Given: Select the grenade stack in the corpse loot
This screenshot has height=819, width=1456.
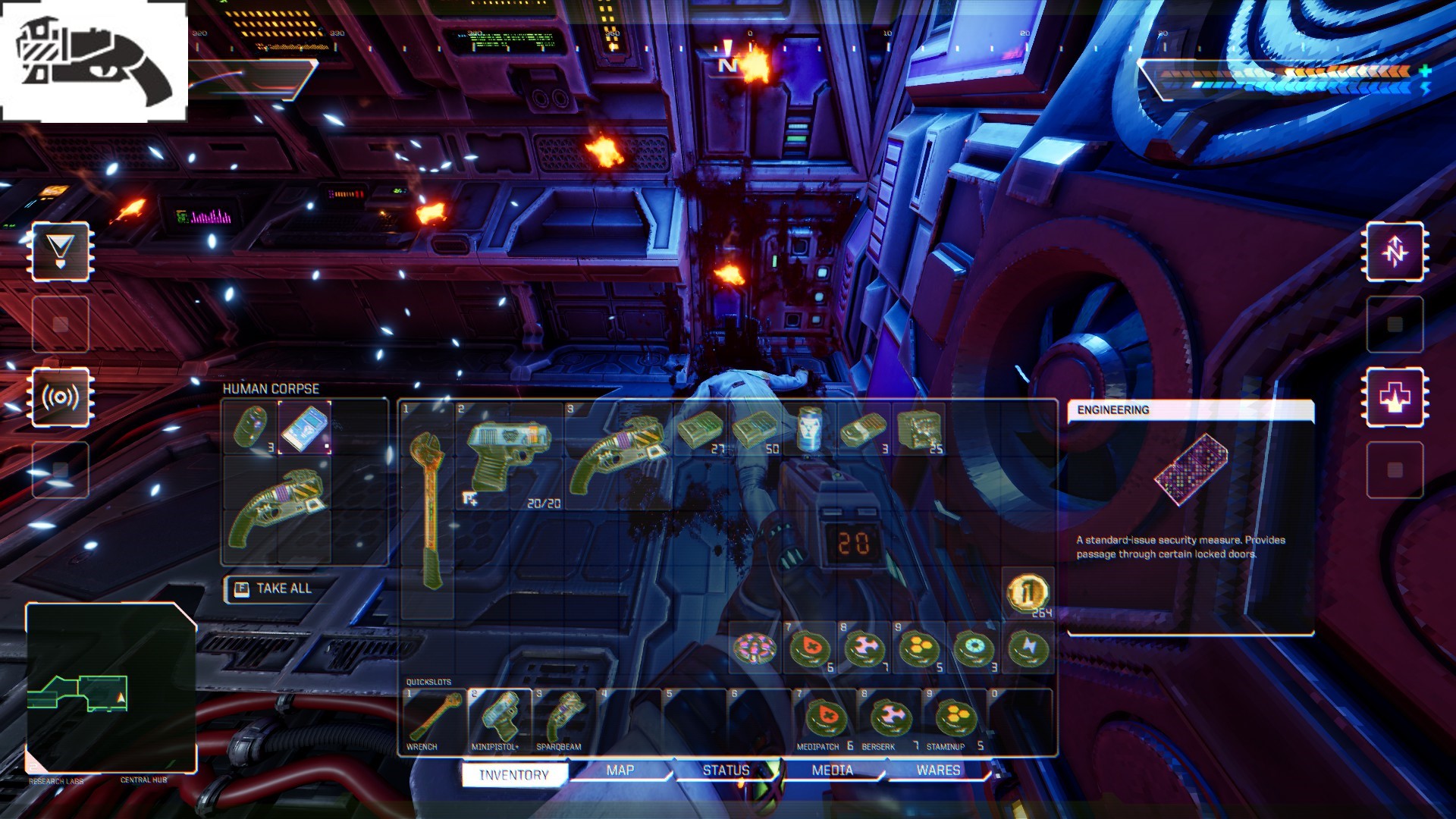Looking at the screenshot, I should click(x=250, y=427).
